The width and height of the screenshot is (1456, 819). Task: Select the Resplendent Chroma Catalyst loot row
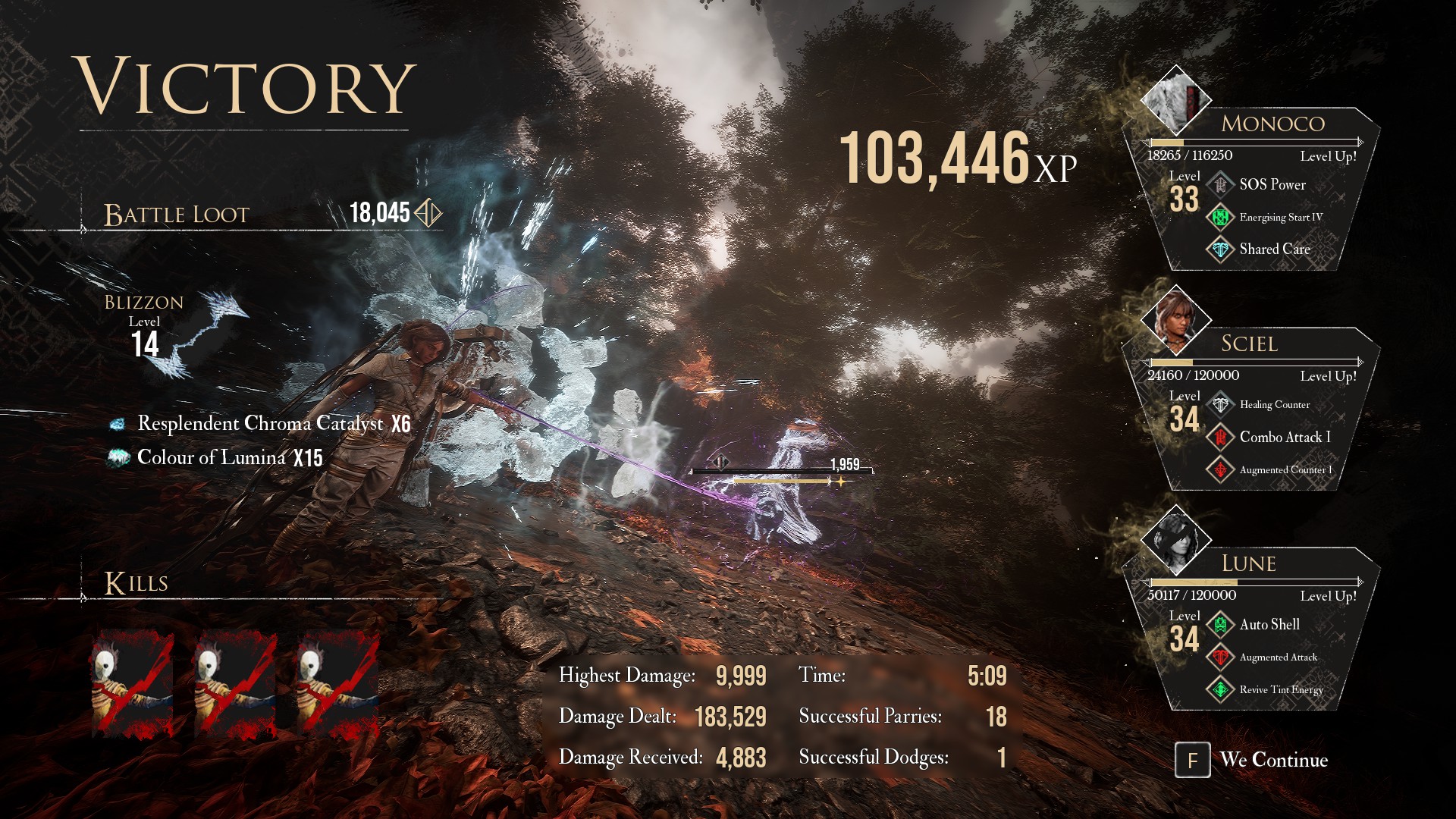point(260,424)
